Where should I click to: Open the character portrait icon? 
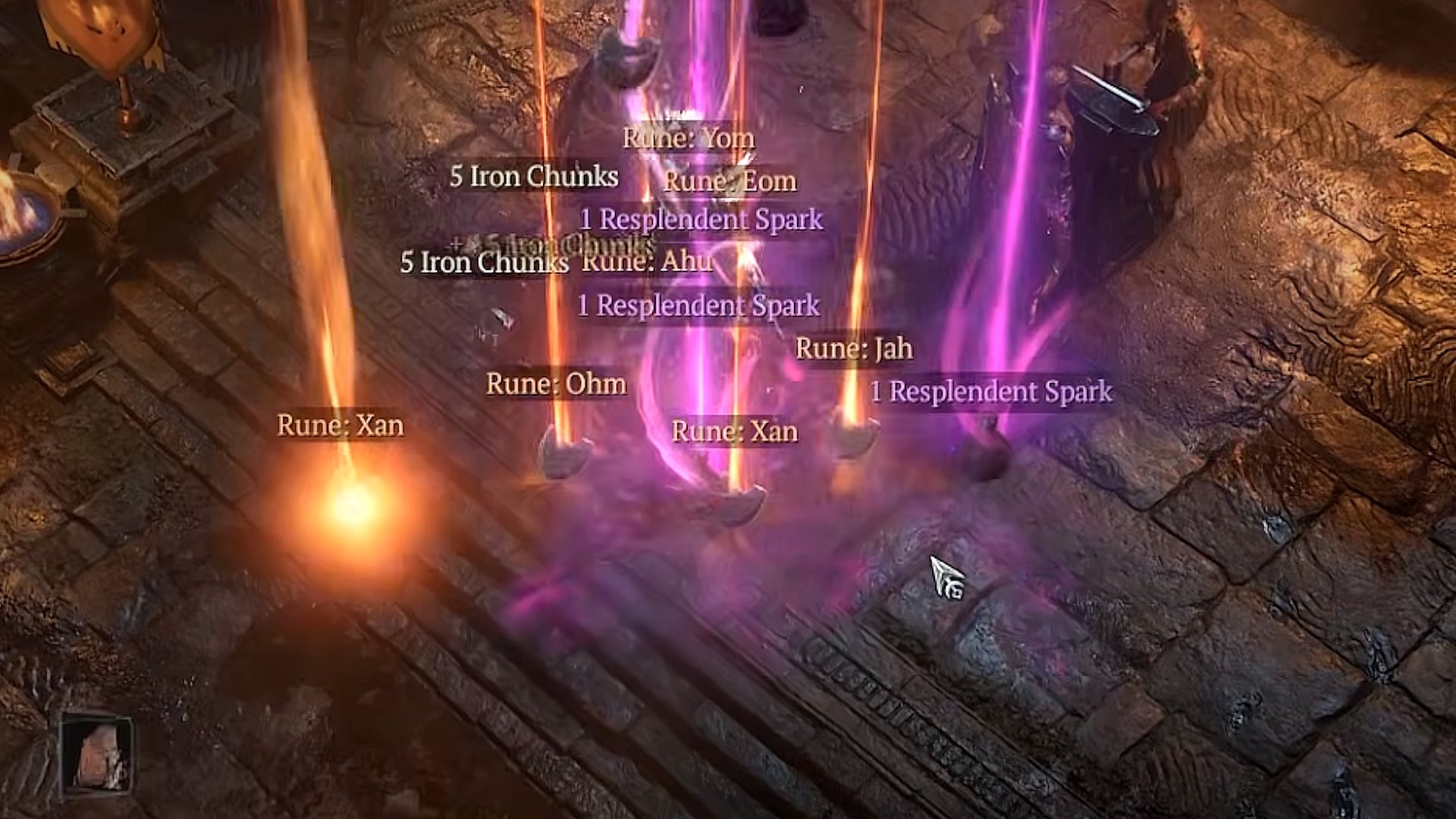click(96, 755)
